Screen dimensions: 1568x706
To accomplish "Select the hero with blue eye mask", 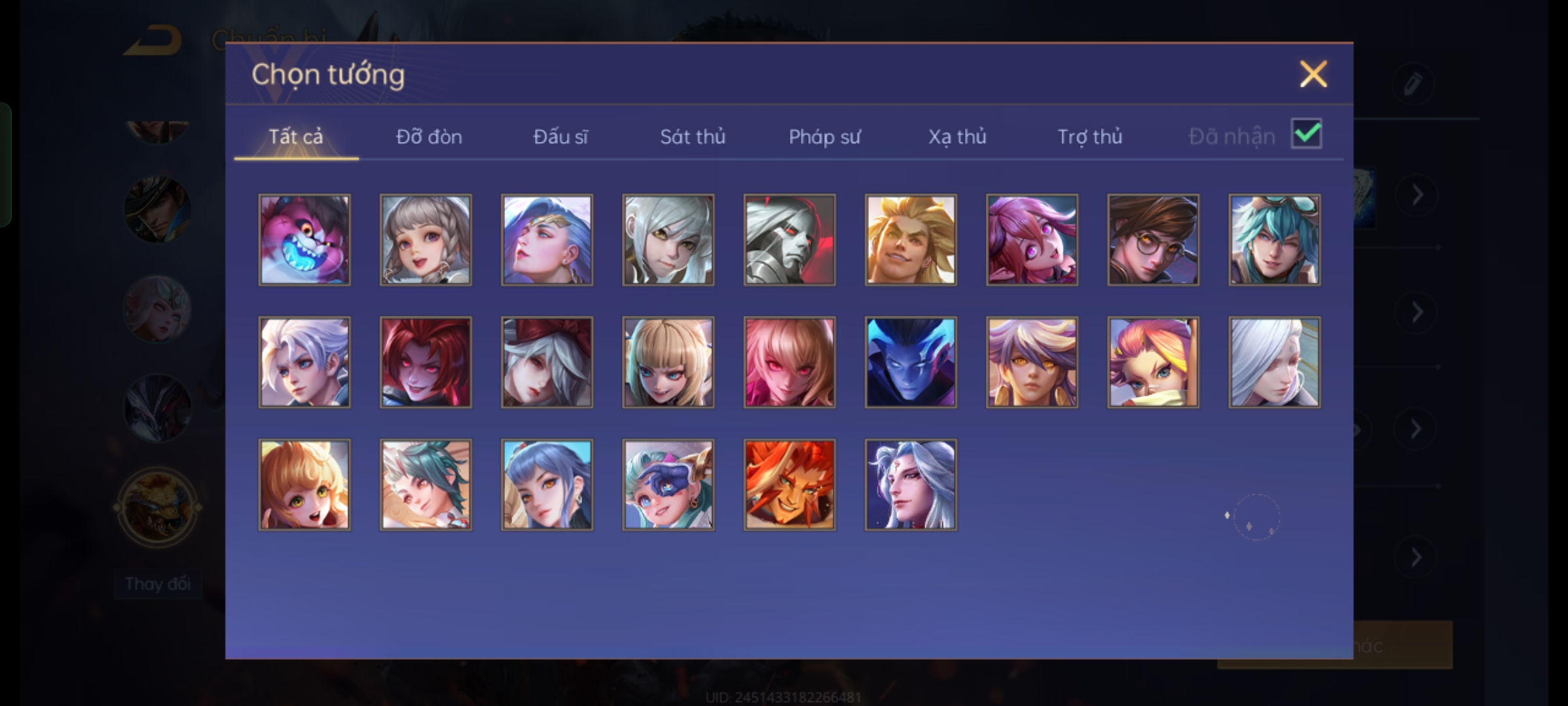I will point(668,484).
